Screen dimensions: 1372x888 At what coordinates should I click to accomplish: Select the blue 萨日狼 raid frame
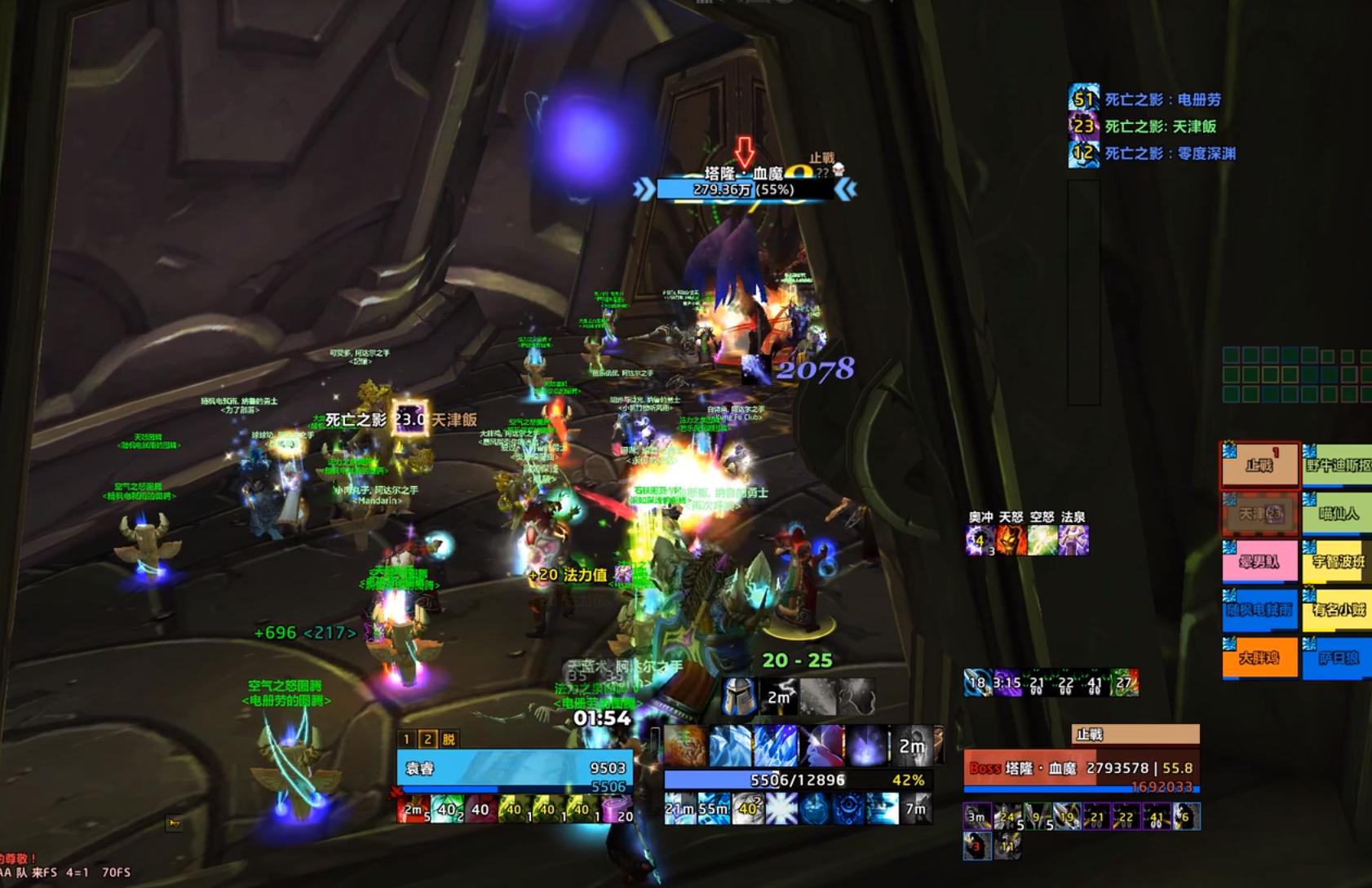tap(1338, 658)
